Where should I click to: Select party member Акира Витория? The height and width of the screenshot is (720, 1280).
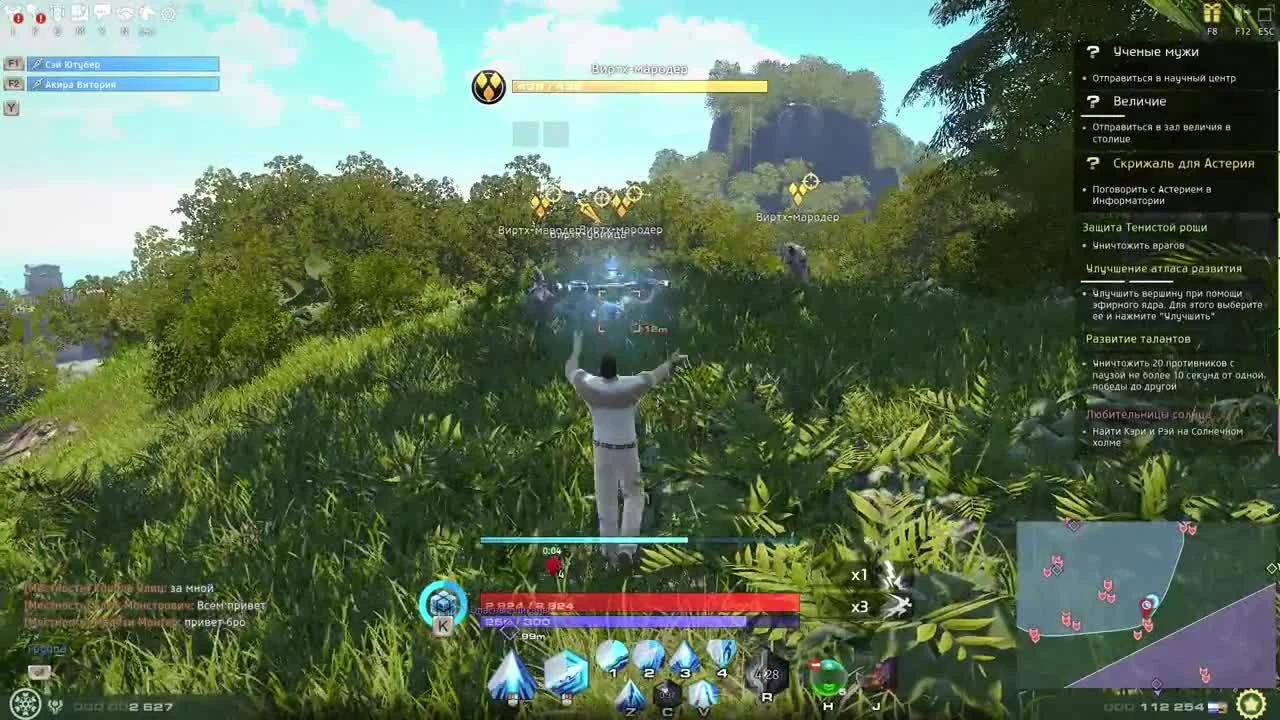tap(120, 83)
